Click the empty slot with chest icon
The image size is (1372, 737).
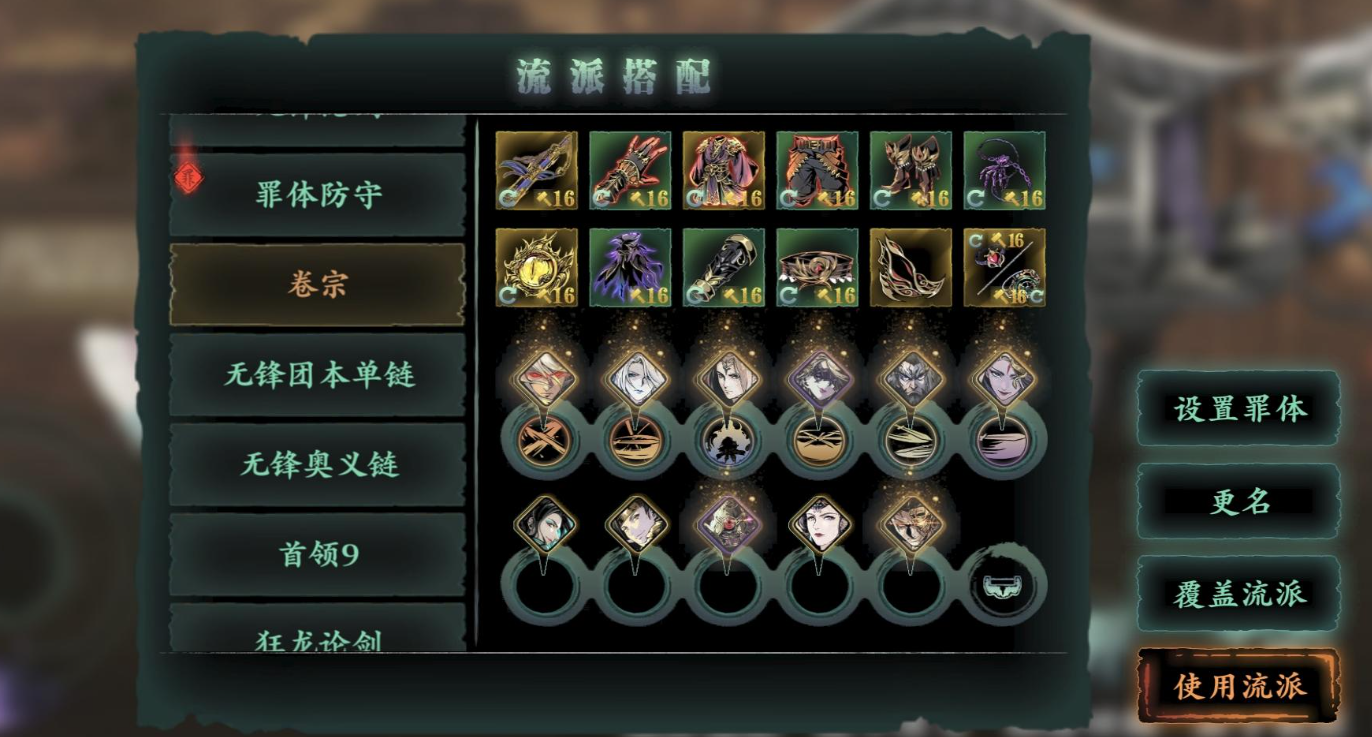(x=1004, y=588)
